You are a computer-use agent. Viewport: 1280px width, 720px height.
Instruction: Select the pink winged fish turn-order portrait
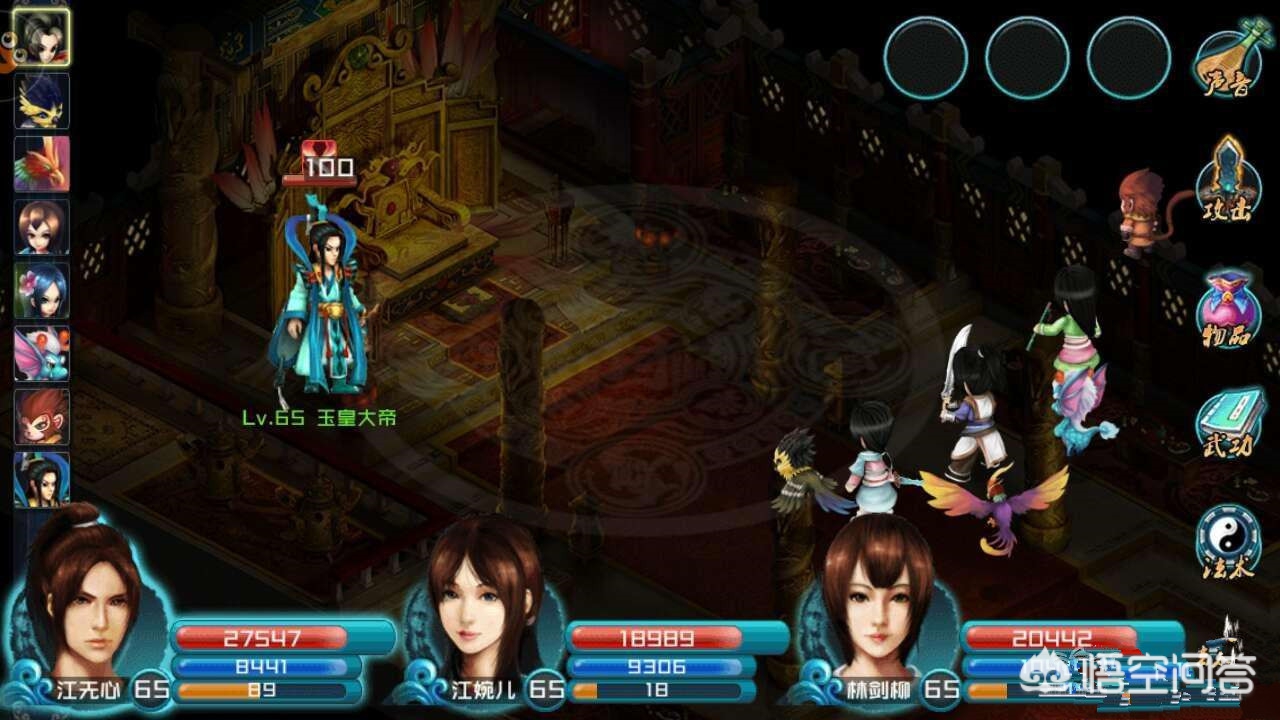tap(42, 353)
